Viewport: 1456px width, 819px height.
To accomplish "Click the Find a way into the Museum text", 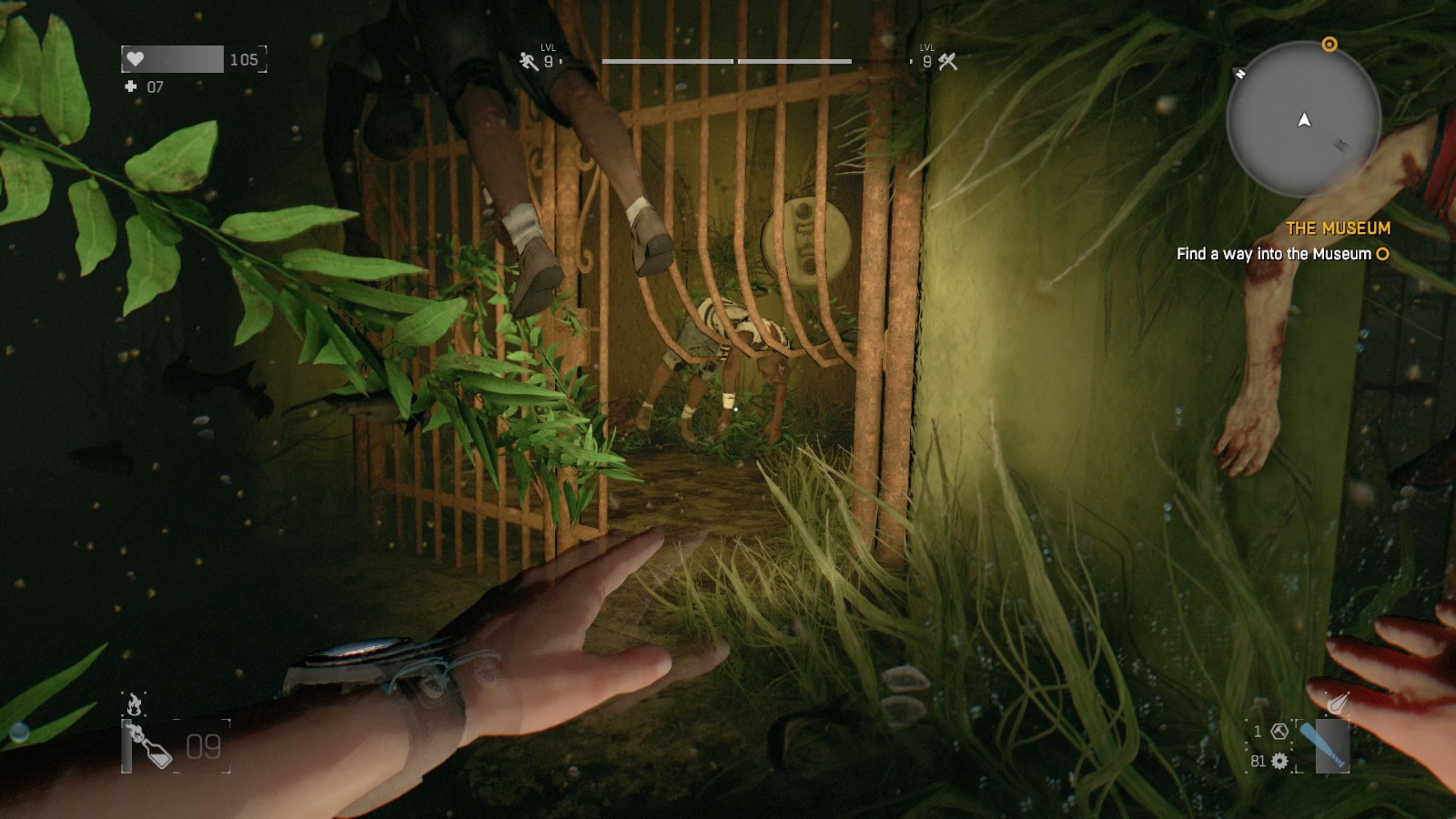I will point(1274,256).
